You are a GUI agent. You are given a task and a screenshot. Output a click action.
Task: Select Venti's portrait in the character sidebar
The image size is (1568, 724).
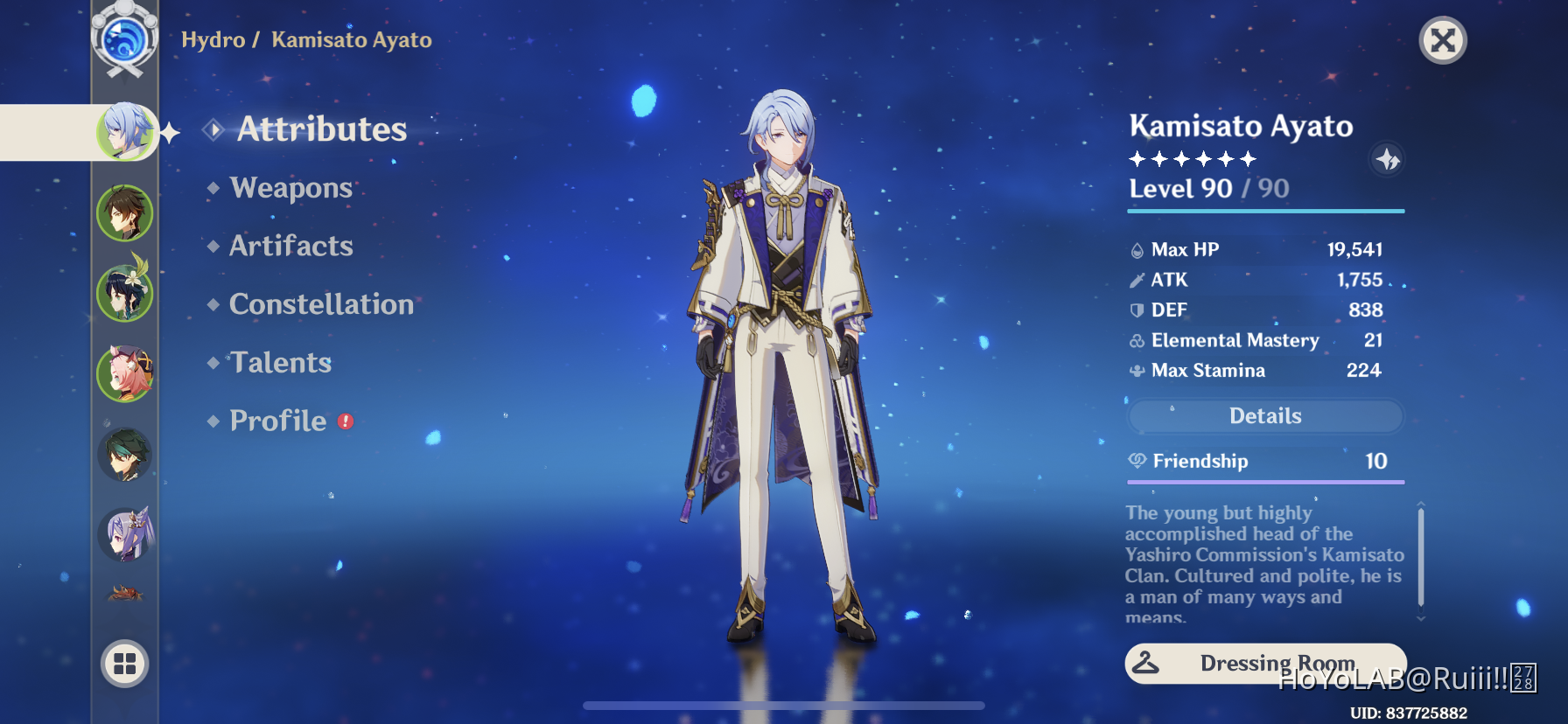click(x=125, y=292)
